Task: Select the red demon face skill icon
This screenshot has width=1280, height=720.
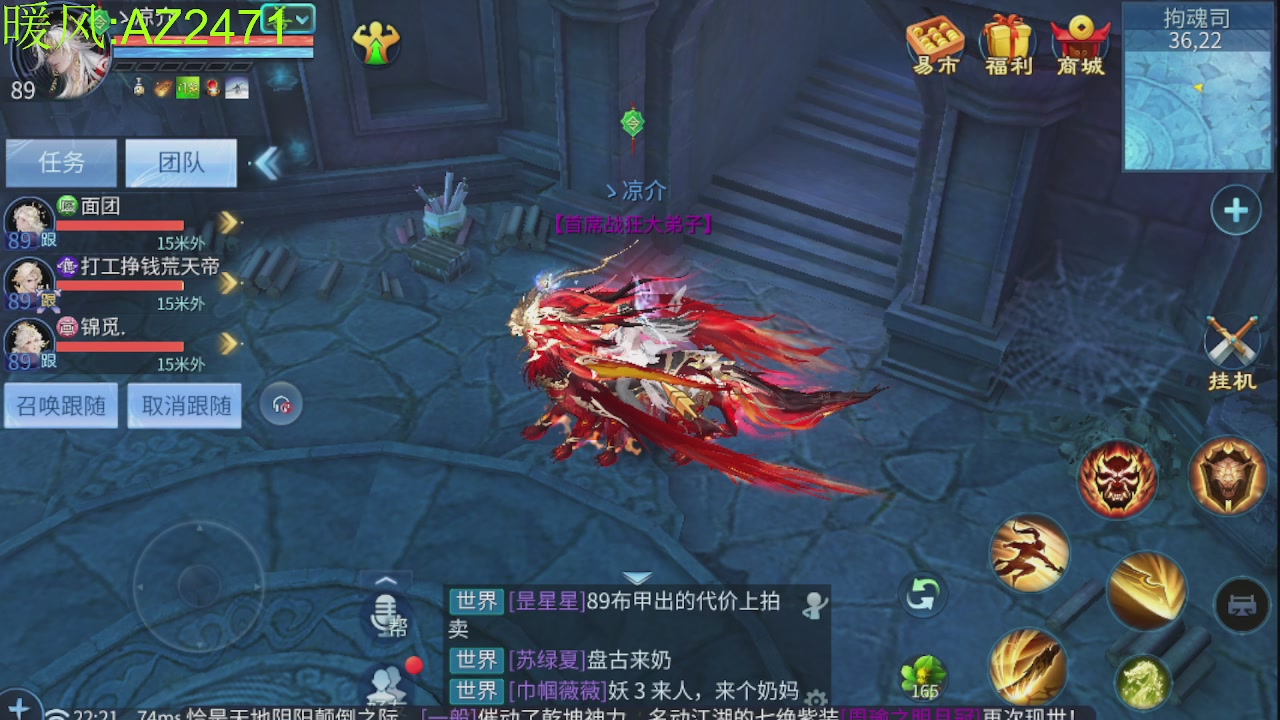Action: 1117,480
